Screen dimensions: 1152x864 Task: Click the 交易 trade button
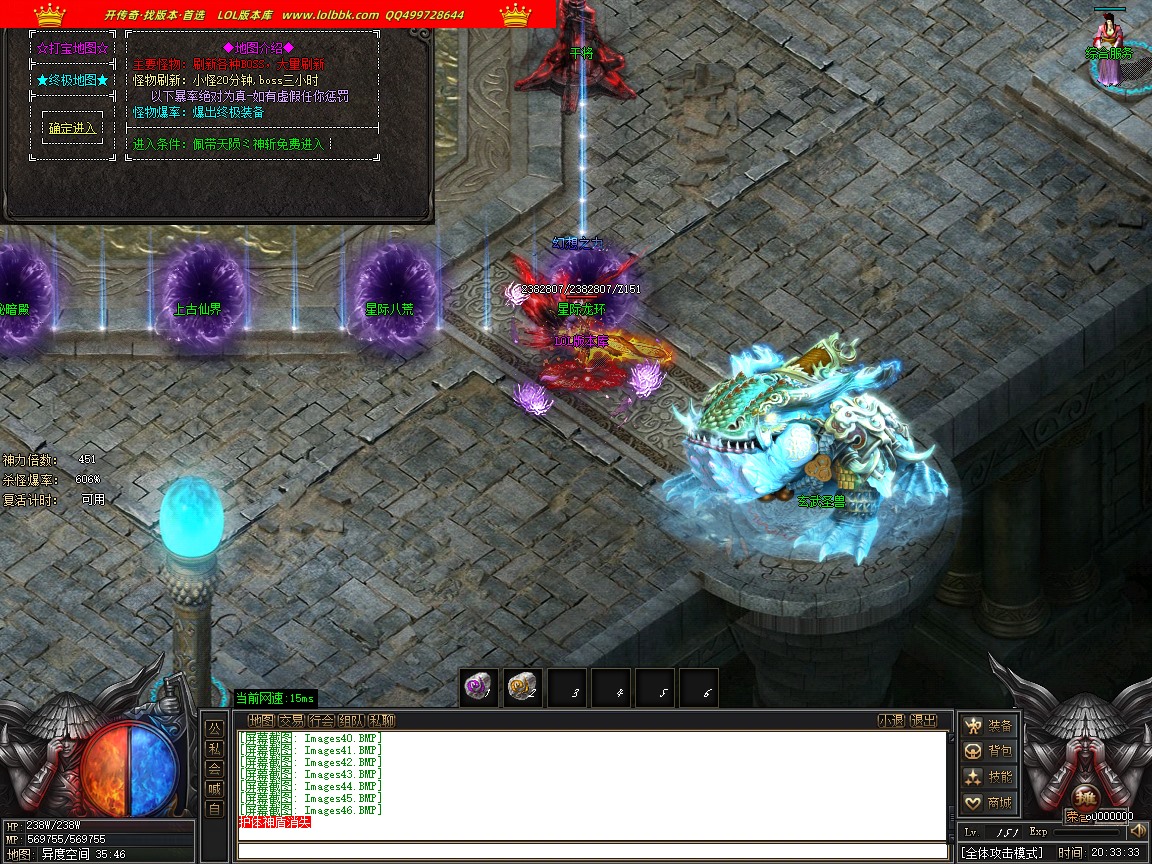291,720
